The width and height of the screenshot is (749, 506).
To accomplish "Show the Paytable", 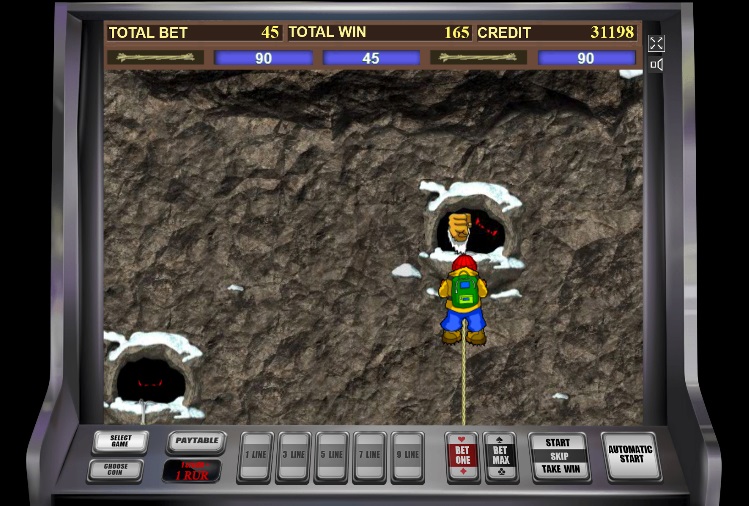I will [194, 441].
